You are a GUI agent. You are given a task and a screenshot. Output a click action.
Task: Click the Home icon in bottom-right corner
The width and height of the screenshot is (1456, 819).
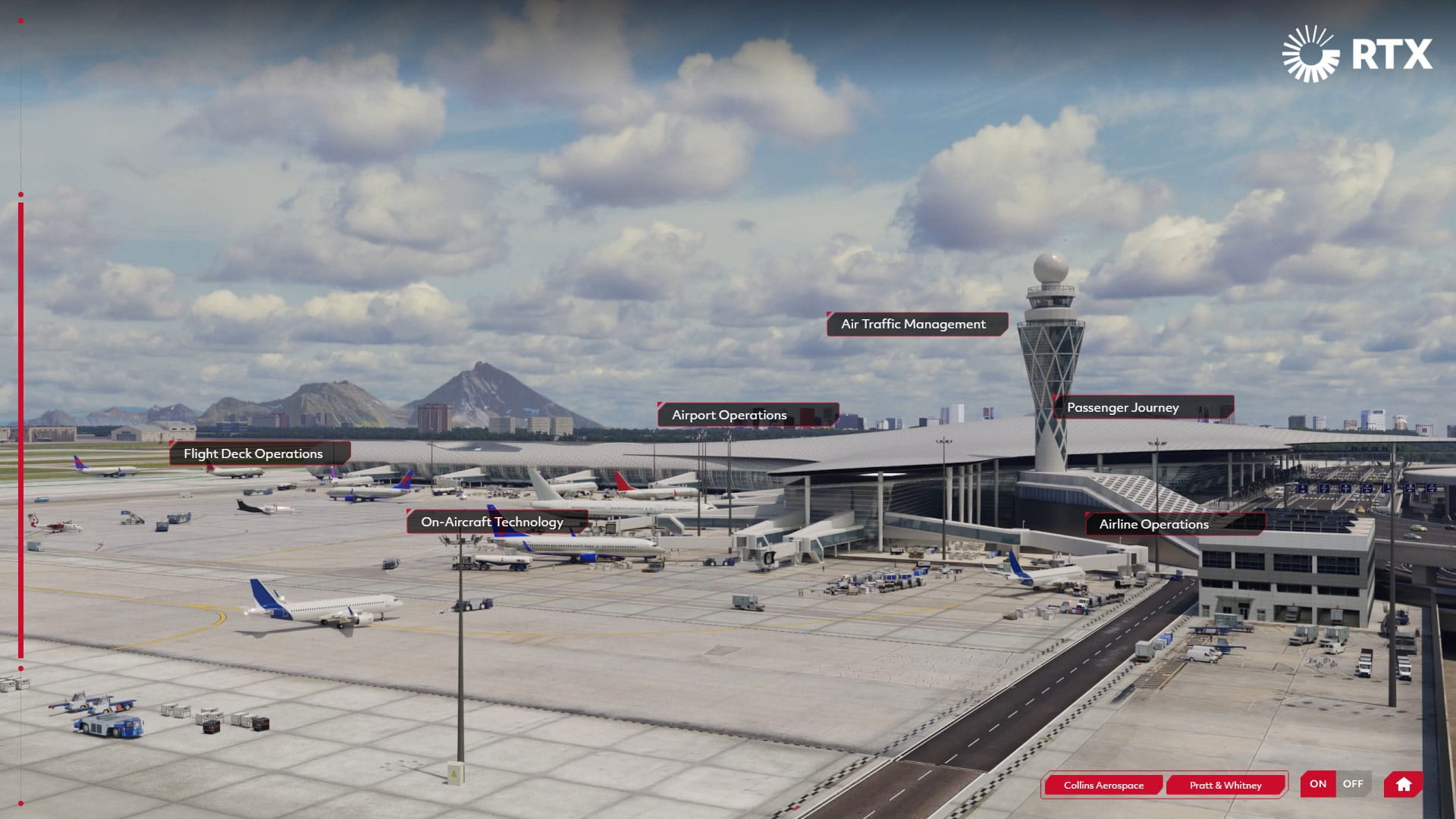(x=1404, y=784)
